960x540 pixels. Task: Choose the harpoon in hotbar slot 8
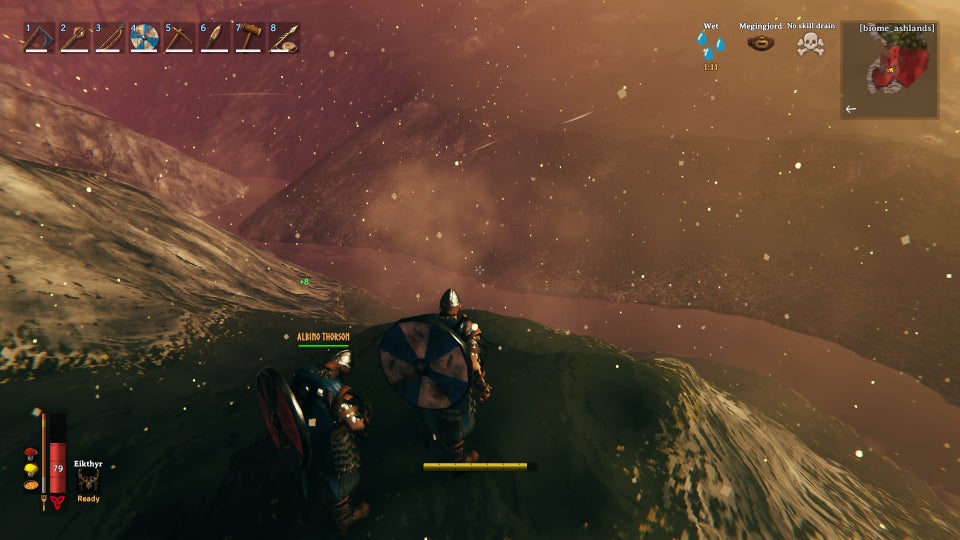[x=285, y=38]
